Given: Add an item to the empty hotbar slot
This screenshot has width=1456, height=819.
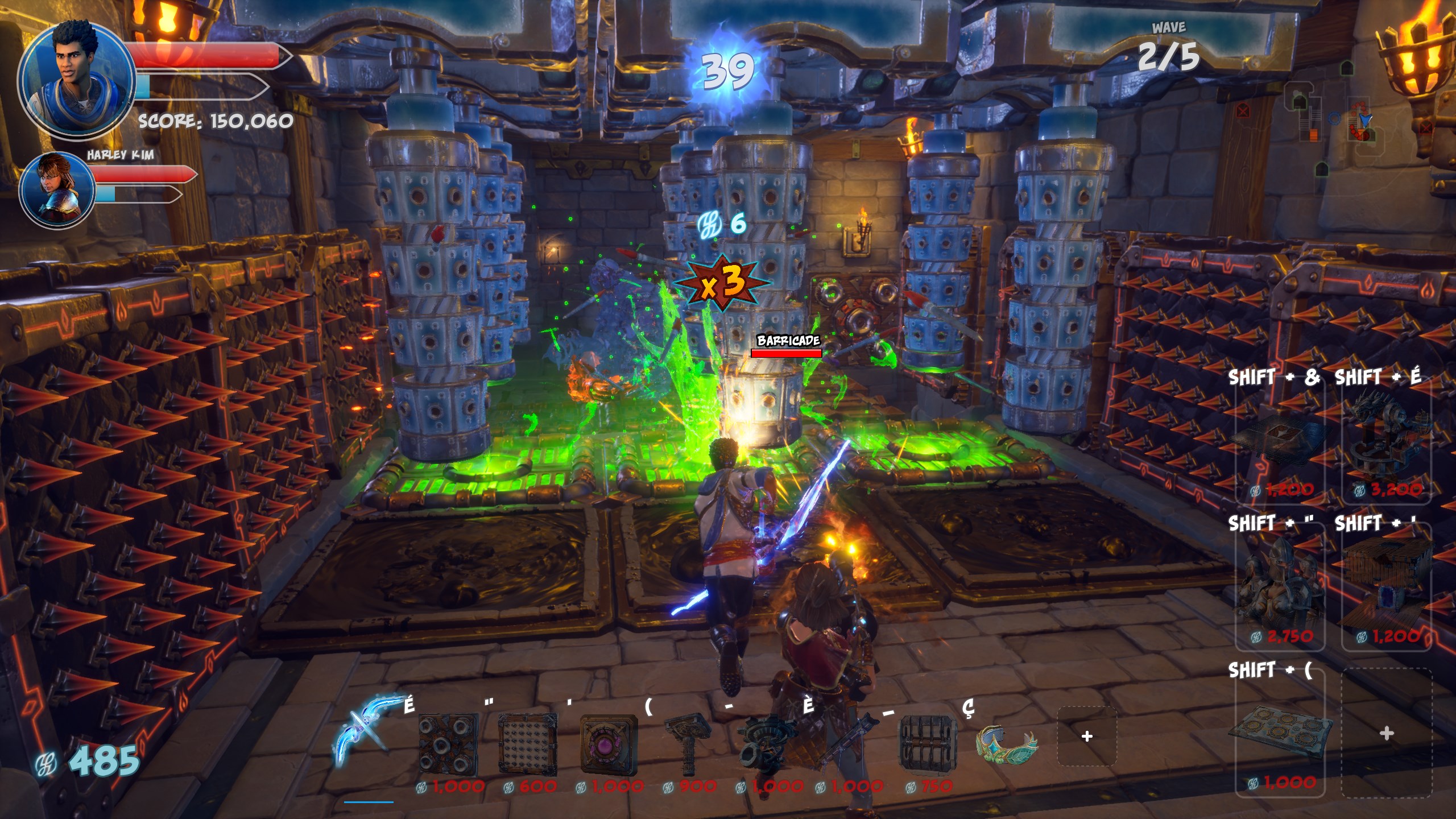Looking at the screenshot, I should pyautogui.click(x=1087, y=737).
